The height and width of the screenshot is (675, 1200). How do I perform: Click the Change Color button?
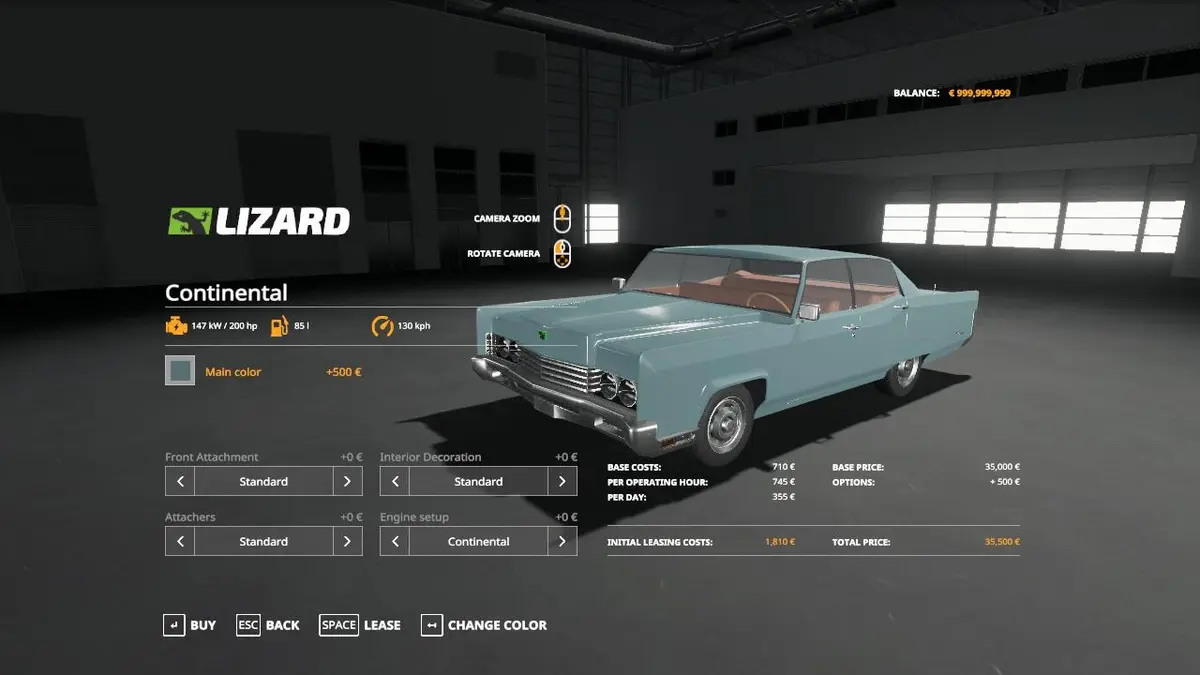click(484, 625)
